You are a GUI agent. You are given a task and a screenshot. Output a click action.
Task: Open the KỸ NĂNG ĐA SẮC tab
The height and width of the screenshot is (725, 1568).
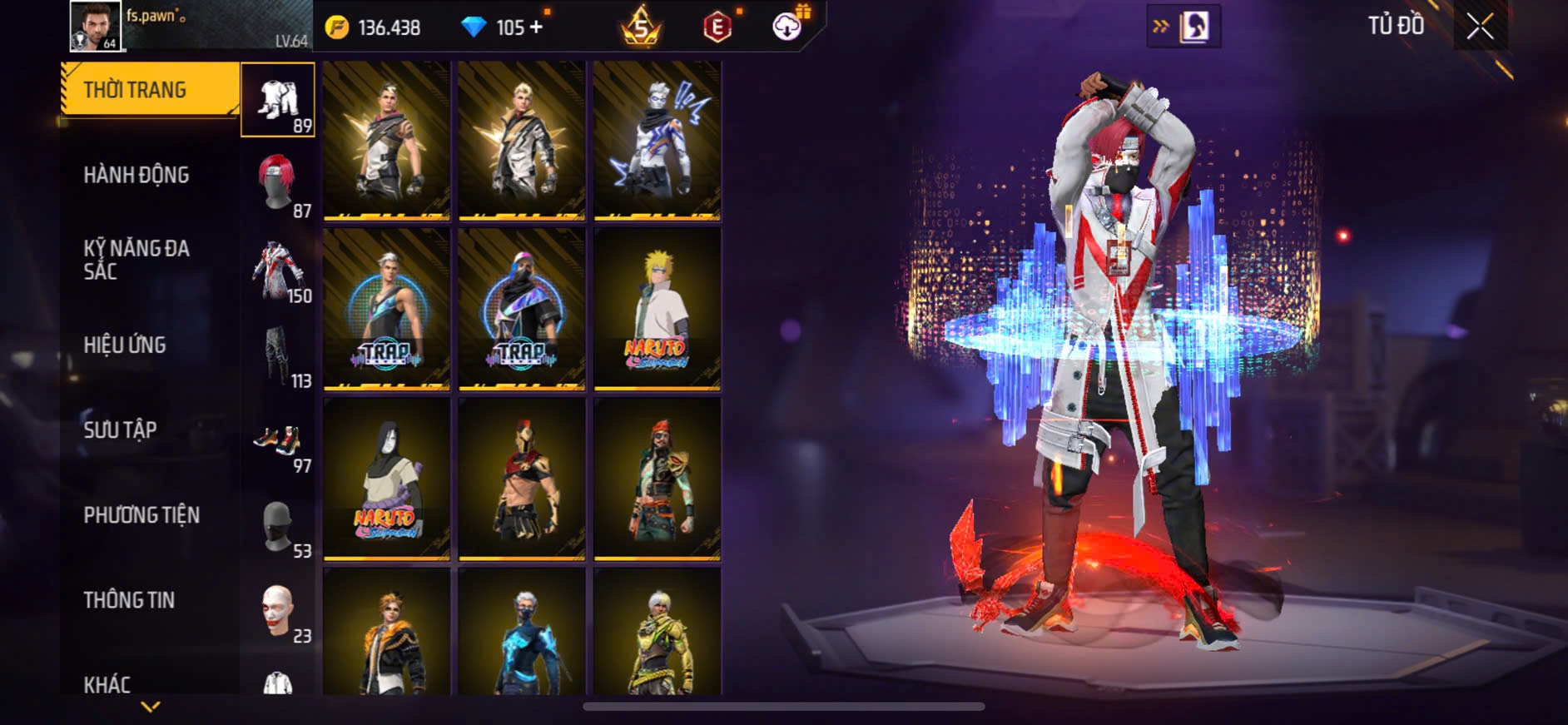click(136, 260)
